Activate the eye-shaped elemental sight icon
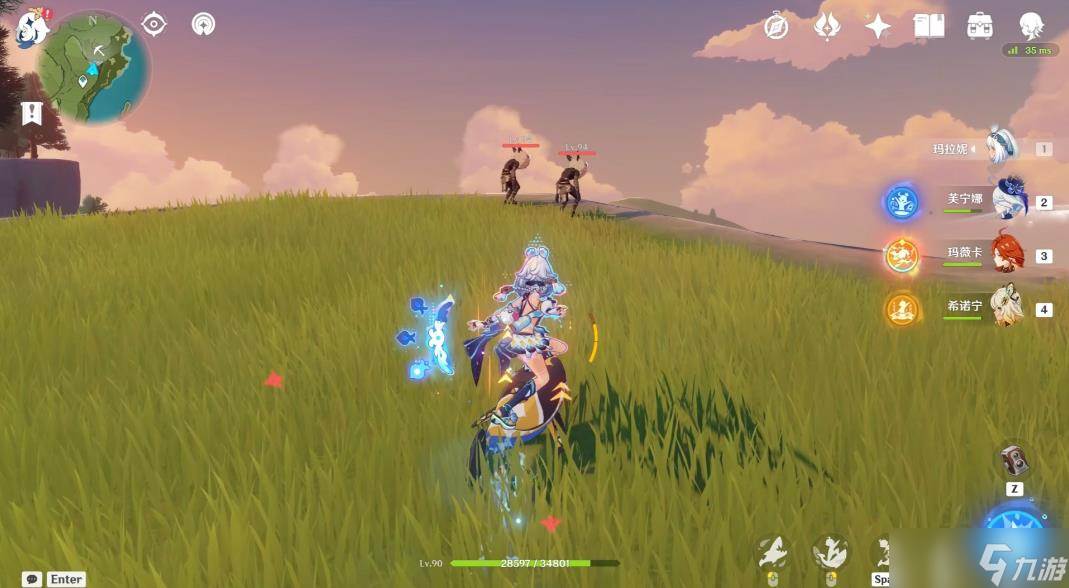Image resolution: width=1069 pixels, height=588 pixels. click(154, 24)
